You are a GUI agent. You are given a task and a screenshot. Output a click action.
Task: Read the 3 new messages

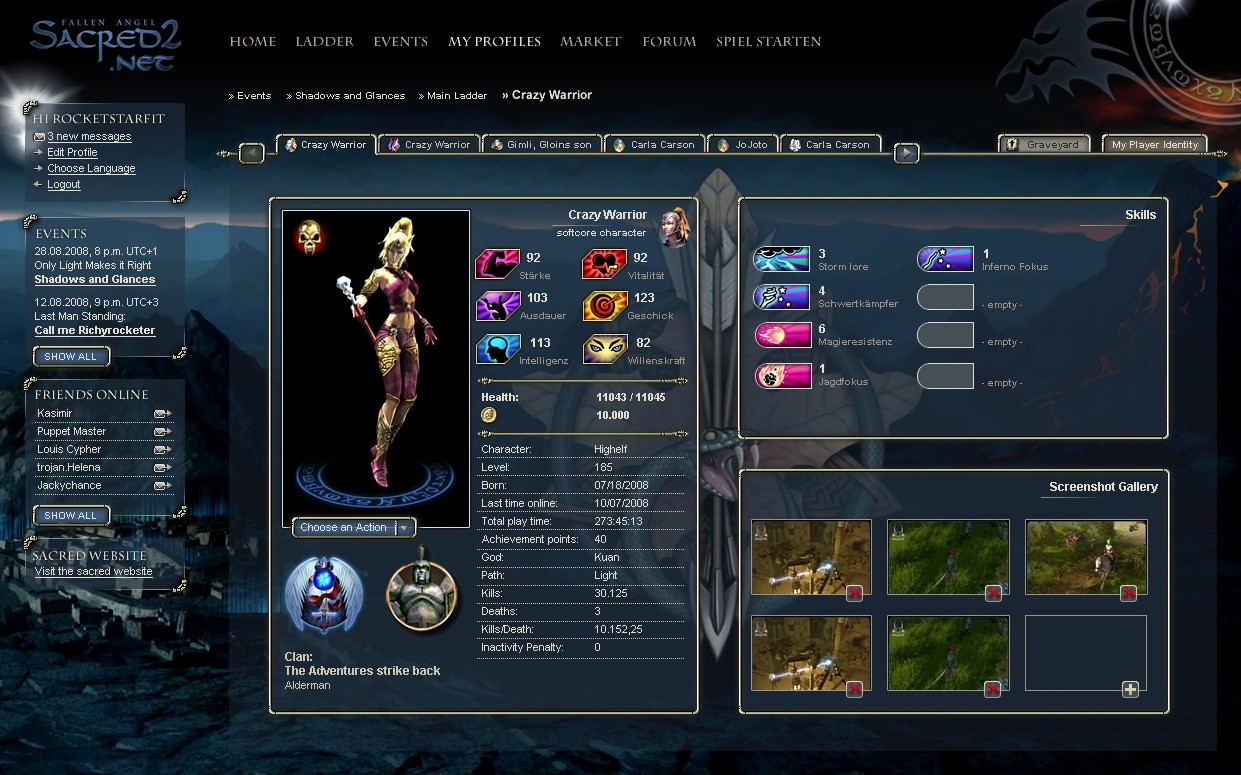tap(89, 137)
